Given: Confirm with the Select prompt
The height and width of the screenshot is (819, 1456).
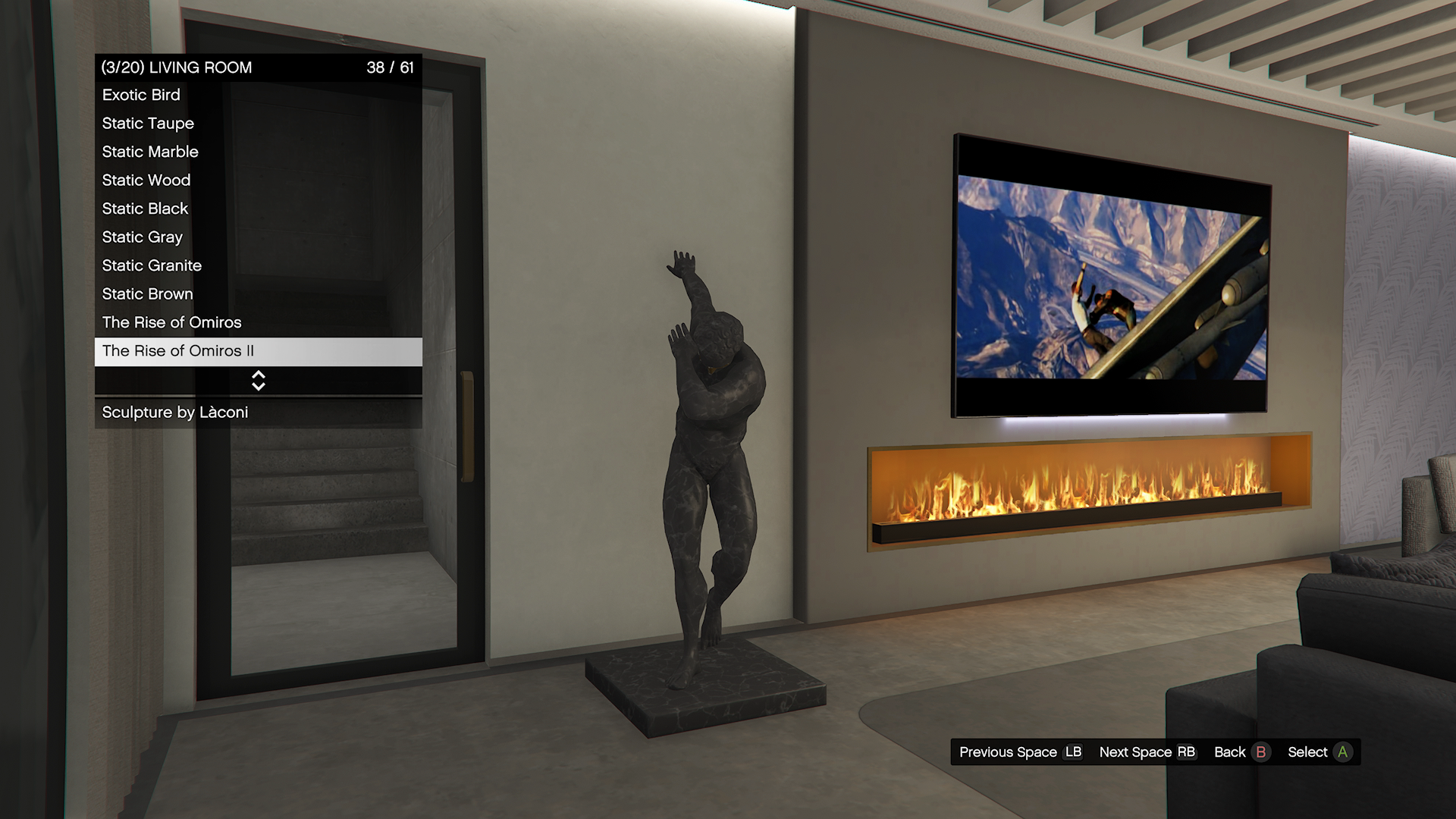Looking at the screenshot, I should [x=1319, y=752].
